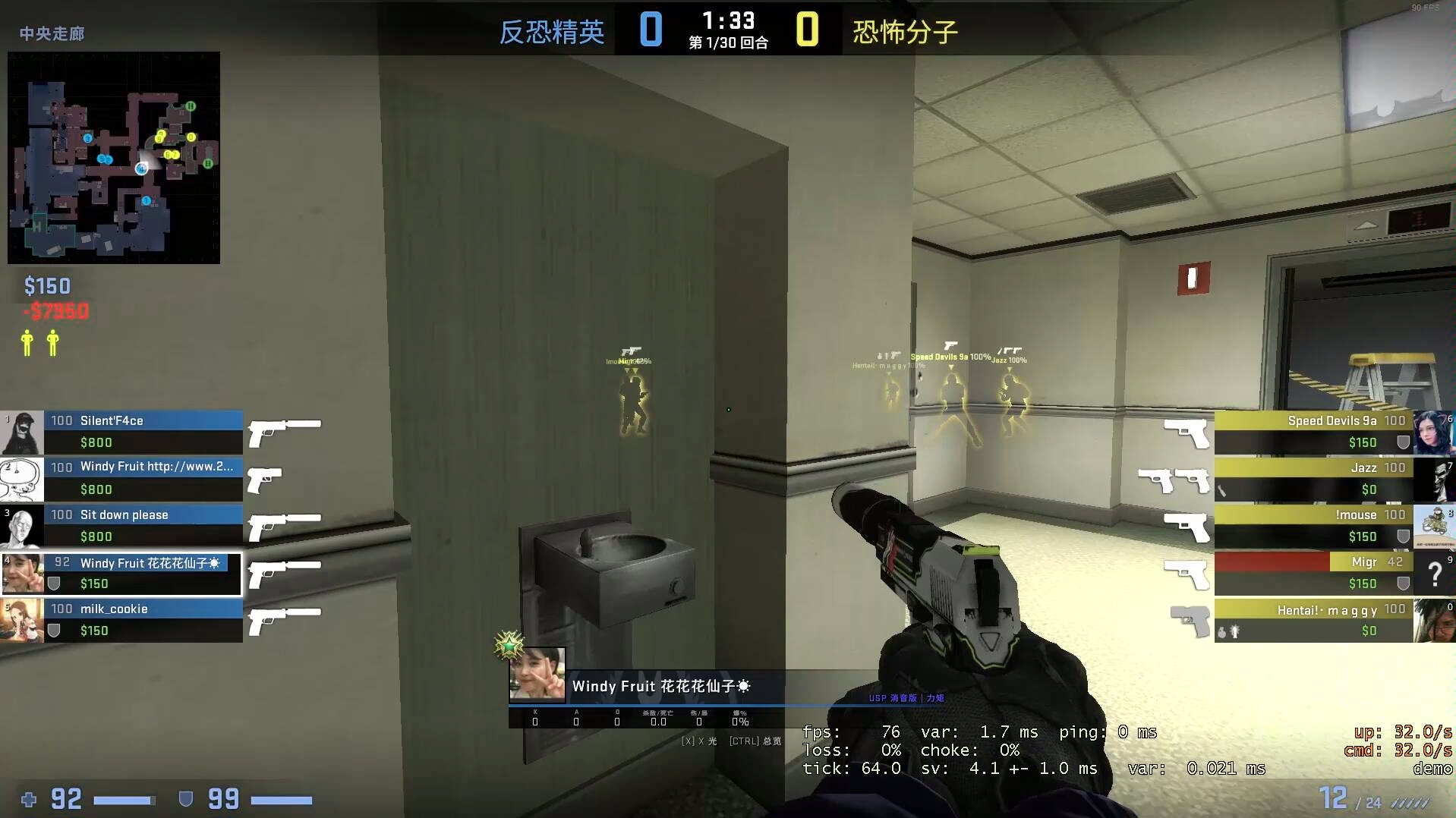
Task: Expand the minimap of 中央走廊
Action: [112, 158]
